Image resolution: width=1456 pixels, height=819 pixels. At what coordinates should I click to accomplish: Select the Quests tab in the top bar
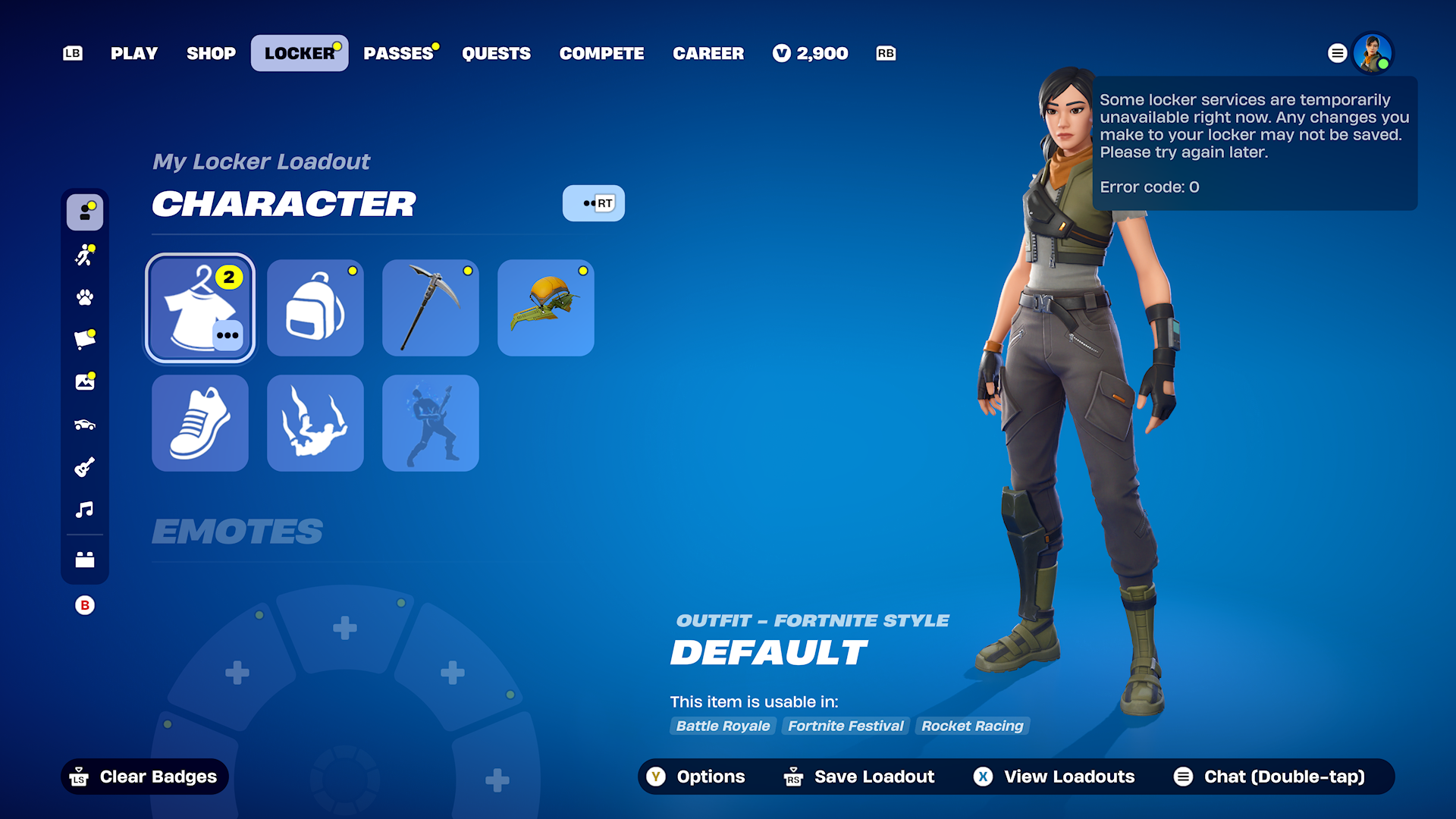tap(497, 53)
